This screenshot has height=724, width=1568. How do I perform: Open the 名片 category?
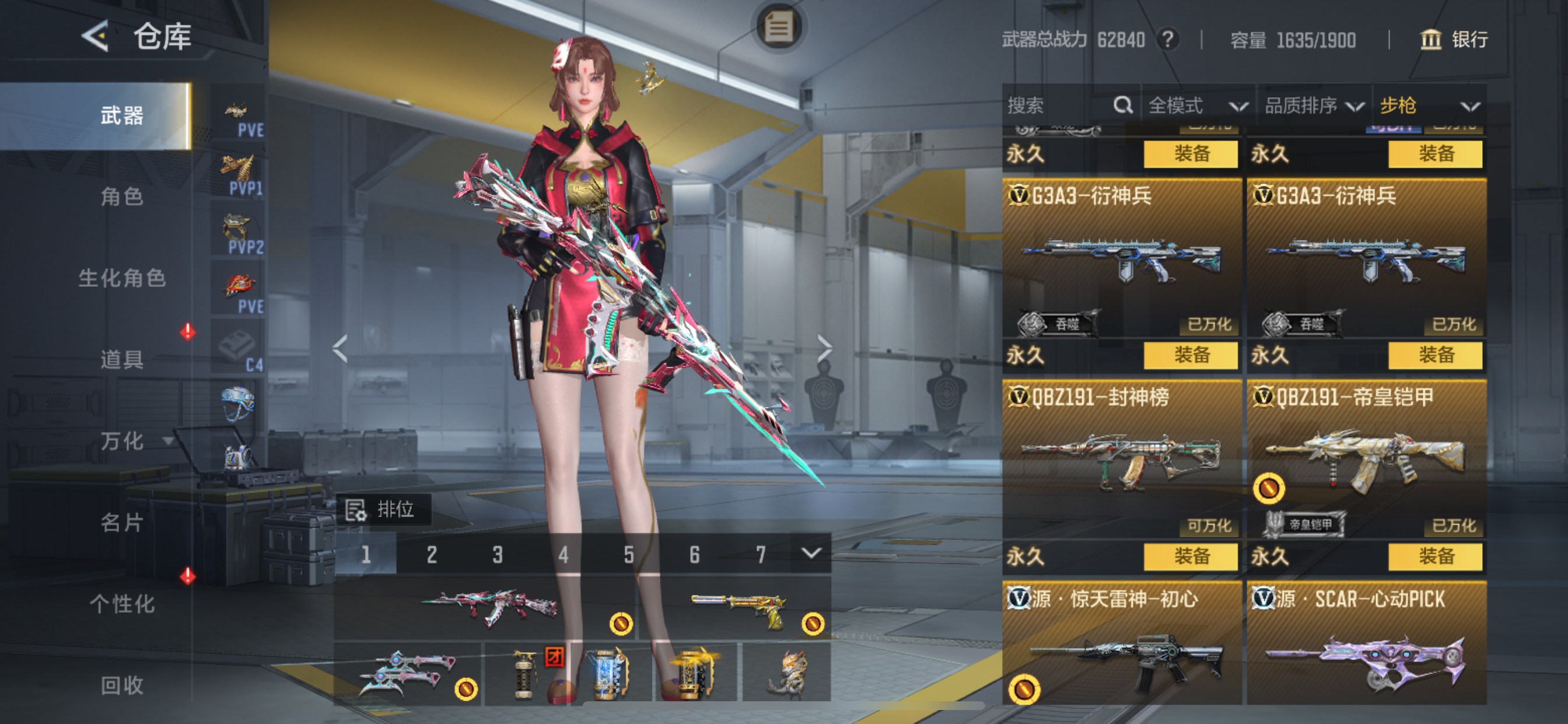coord(122,523)
